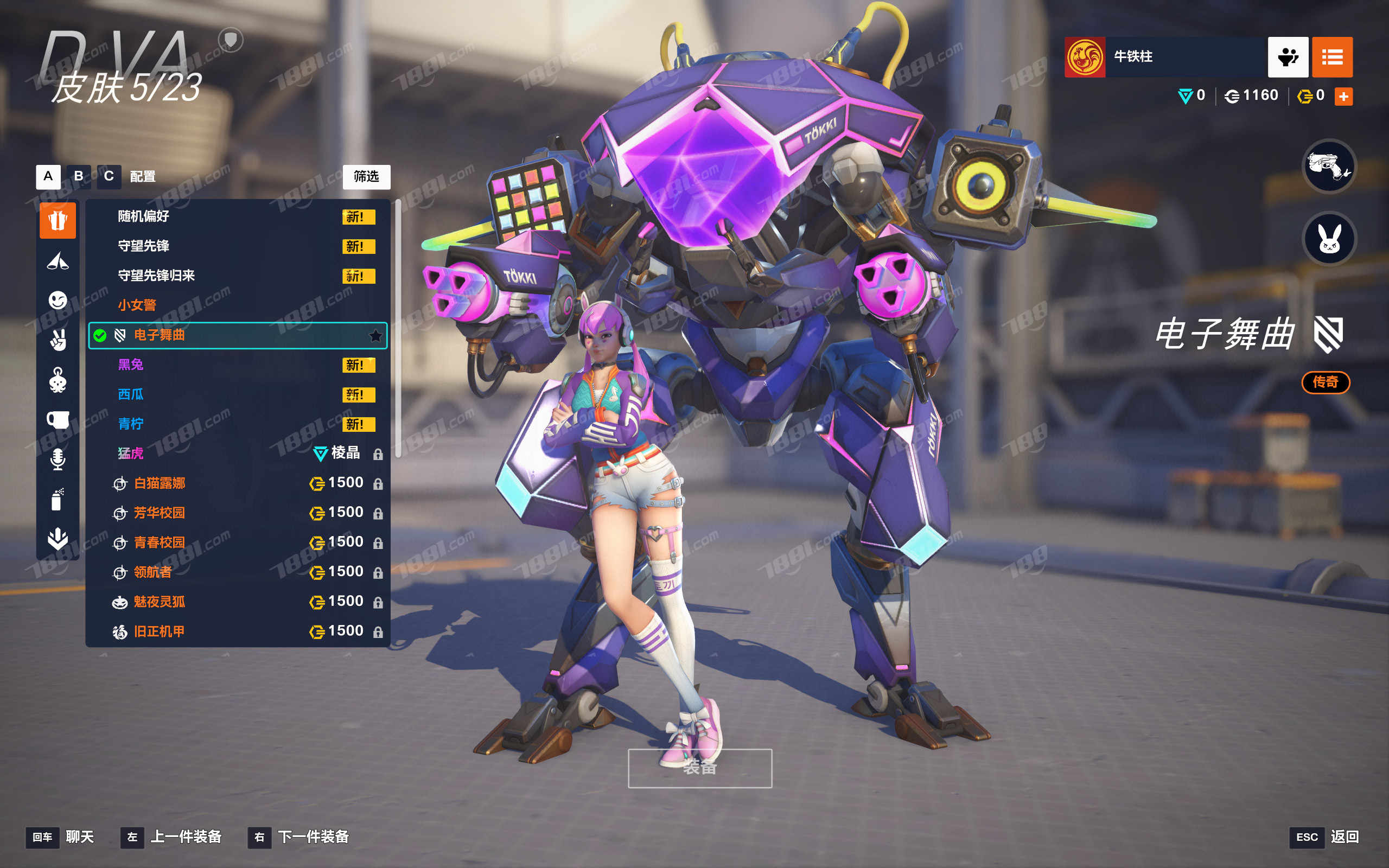Open the social group button
The image size is (1389, 868).
(x=1288, y=58)
